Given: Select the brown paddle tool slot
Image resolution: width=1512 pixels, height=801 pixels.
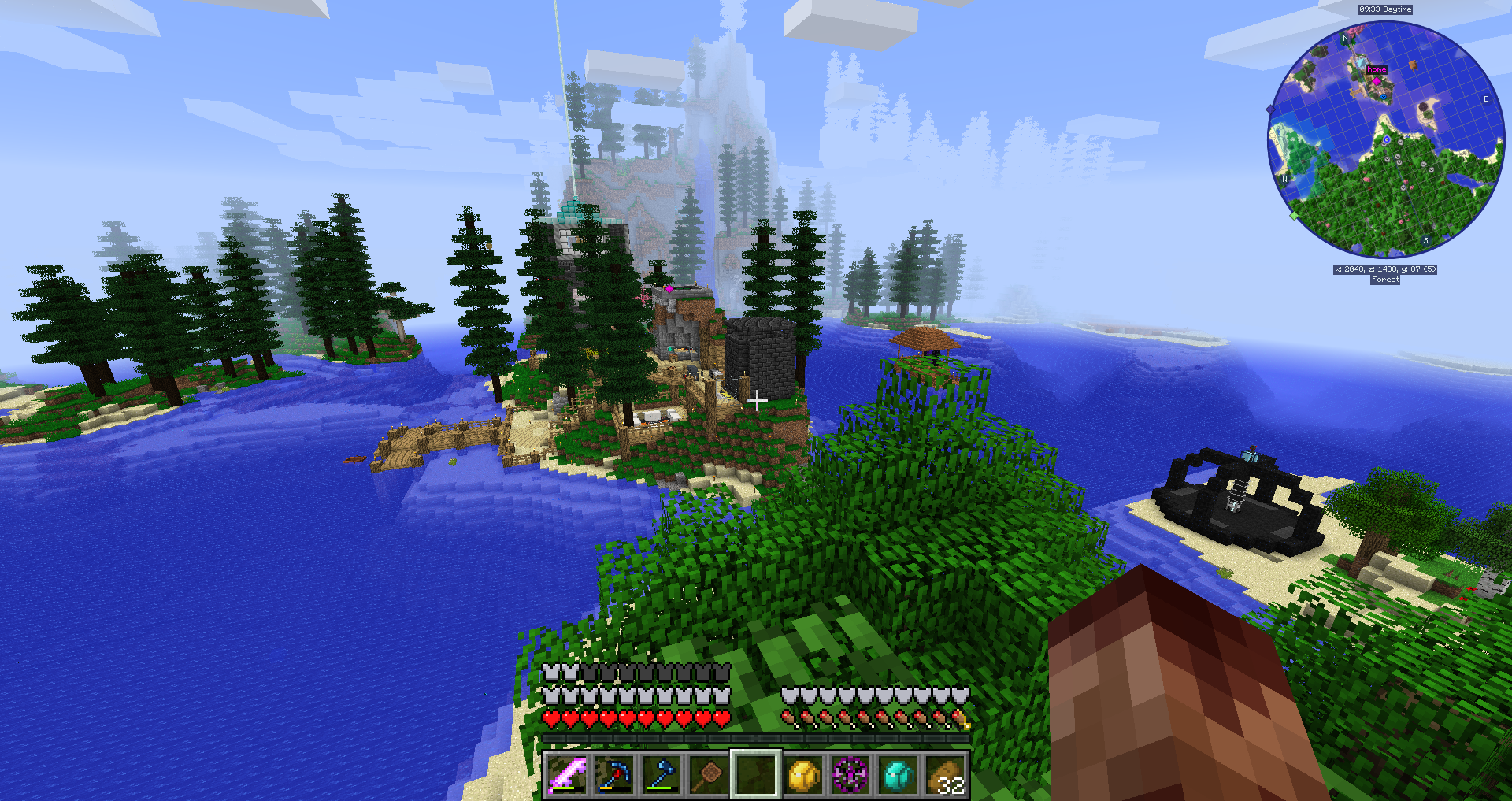Looking at the screenshot, I should [x=709, y=775].
